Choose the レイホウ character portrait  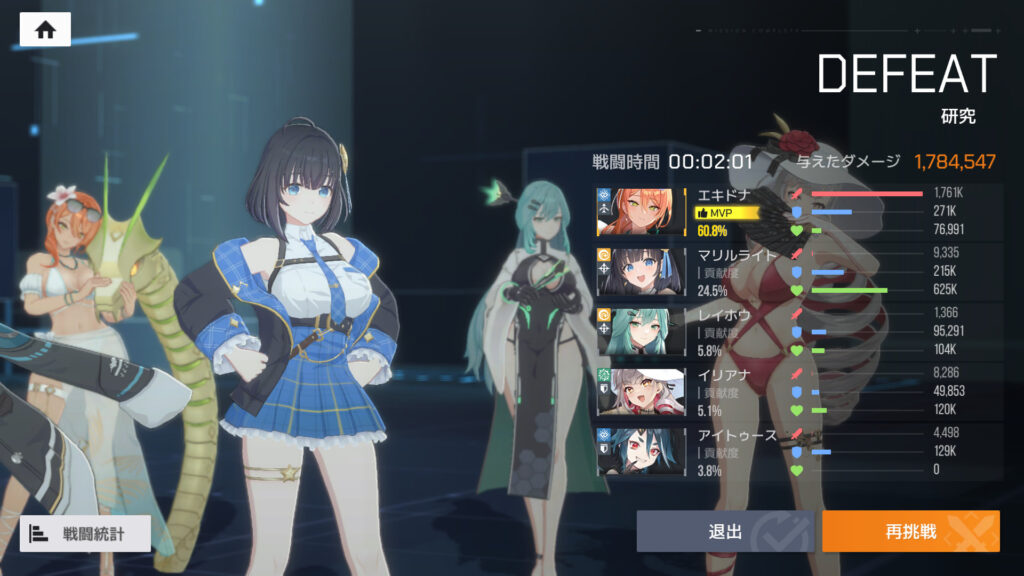pyautogui.click(x=640, y=331)
